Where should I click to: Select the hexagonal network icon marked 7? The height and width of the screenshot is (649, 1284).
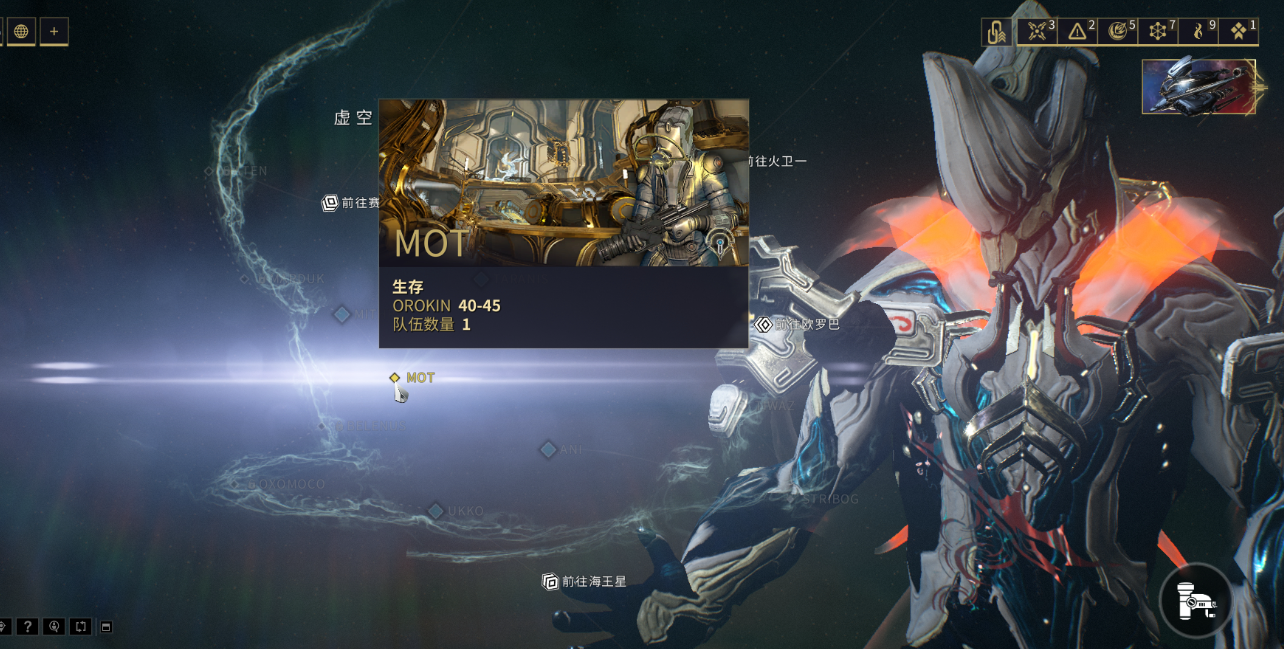coord(1158,32)
